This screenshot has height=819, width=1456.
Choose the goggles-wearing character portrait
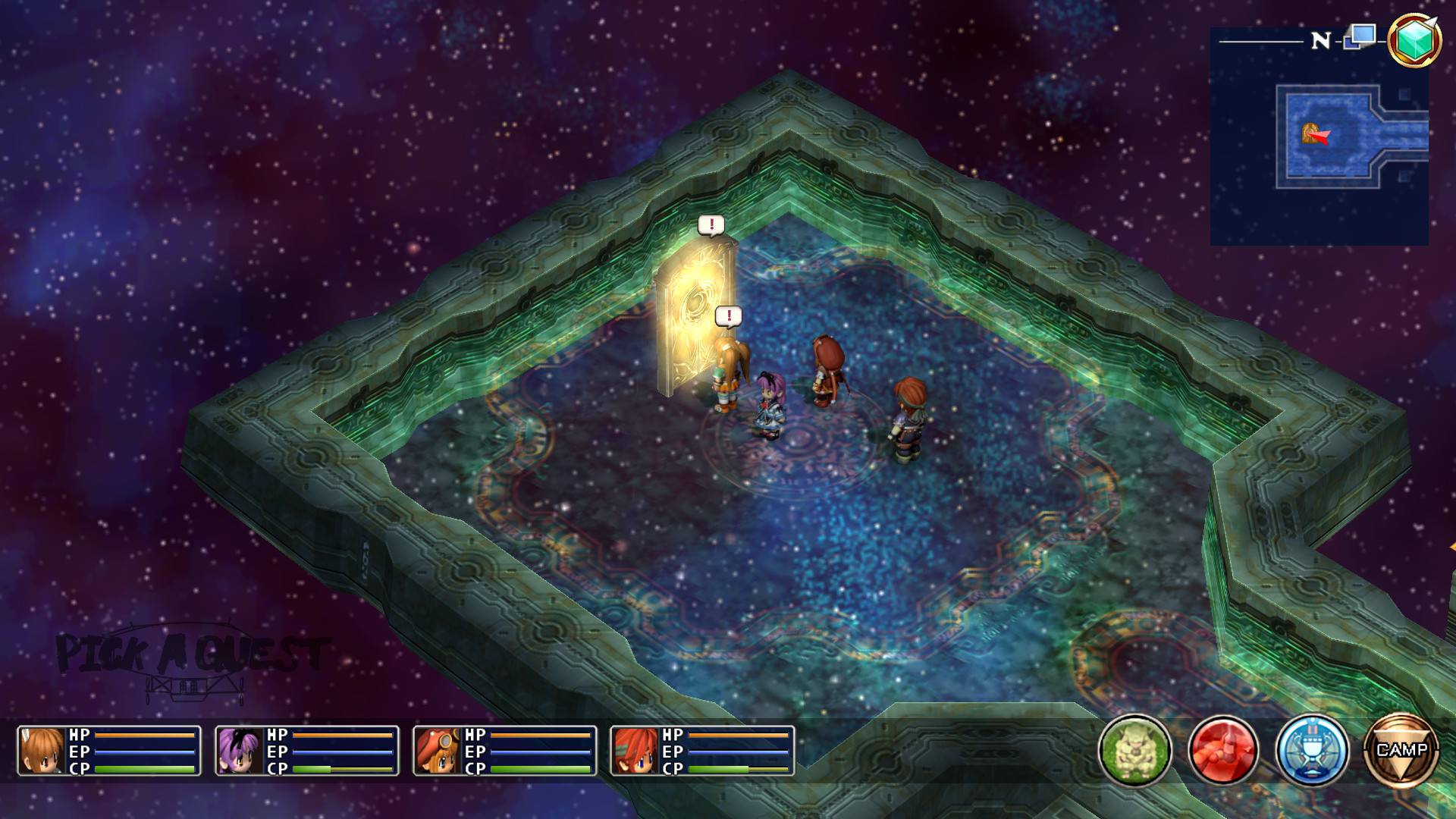coord(438,751)
